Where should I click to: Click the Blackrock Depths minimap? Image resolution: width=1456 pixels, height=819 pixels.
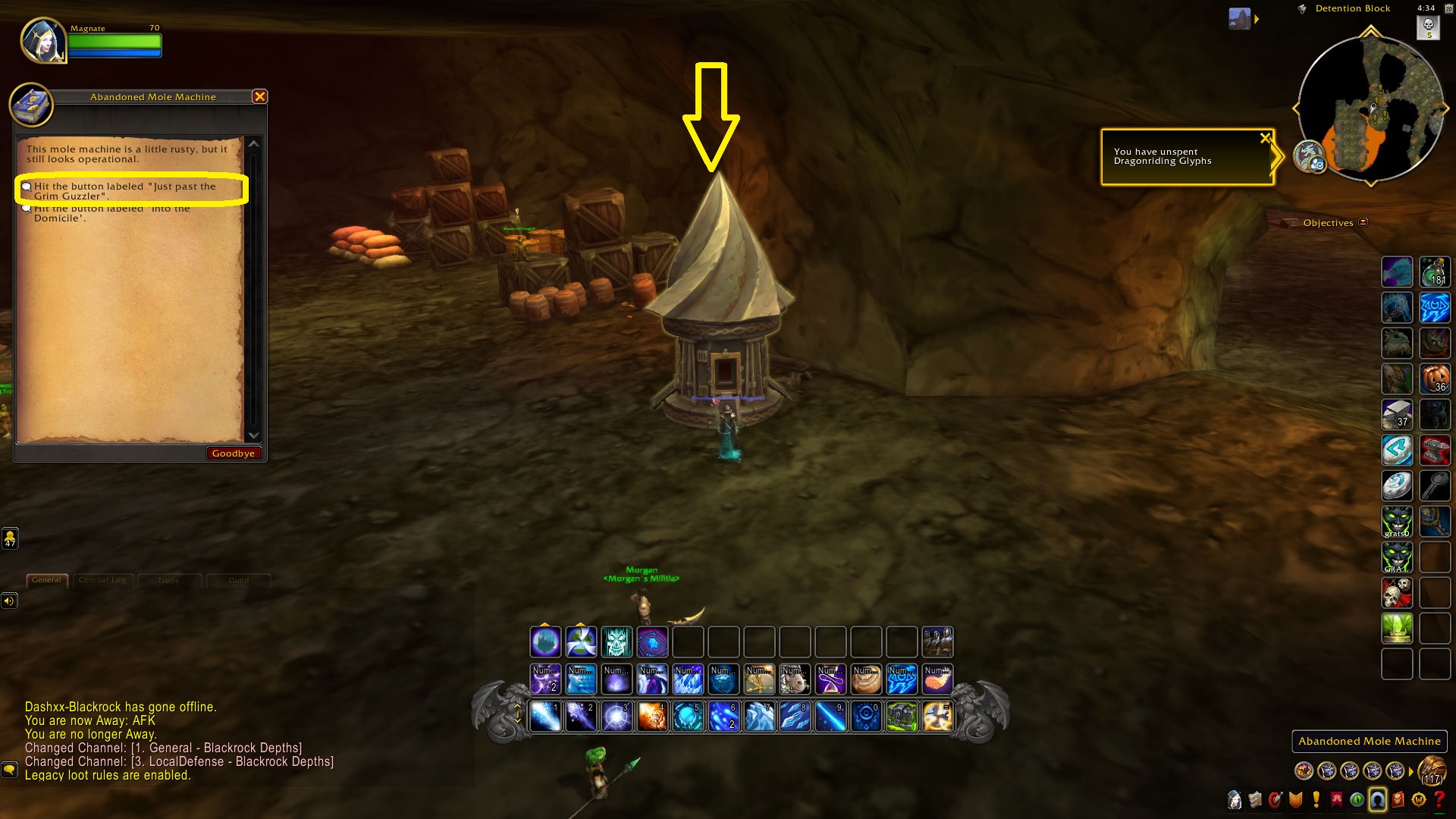pos(1370,106)
